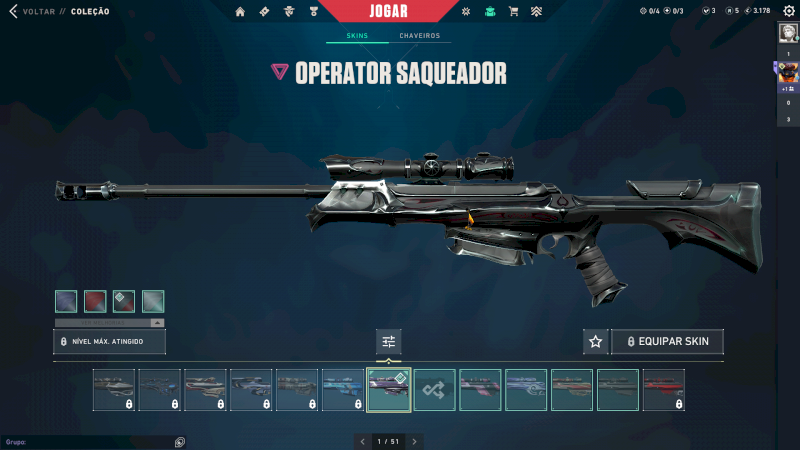Screen dimensions: 800x450
Task: Choose the red color variant swatch
Action: (x=95, y=301)
